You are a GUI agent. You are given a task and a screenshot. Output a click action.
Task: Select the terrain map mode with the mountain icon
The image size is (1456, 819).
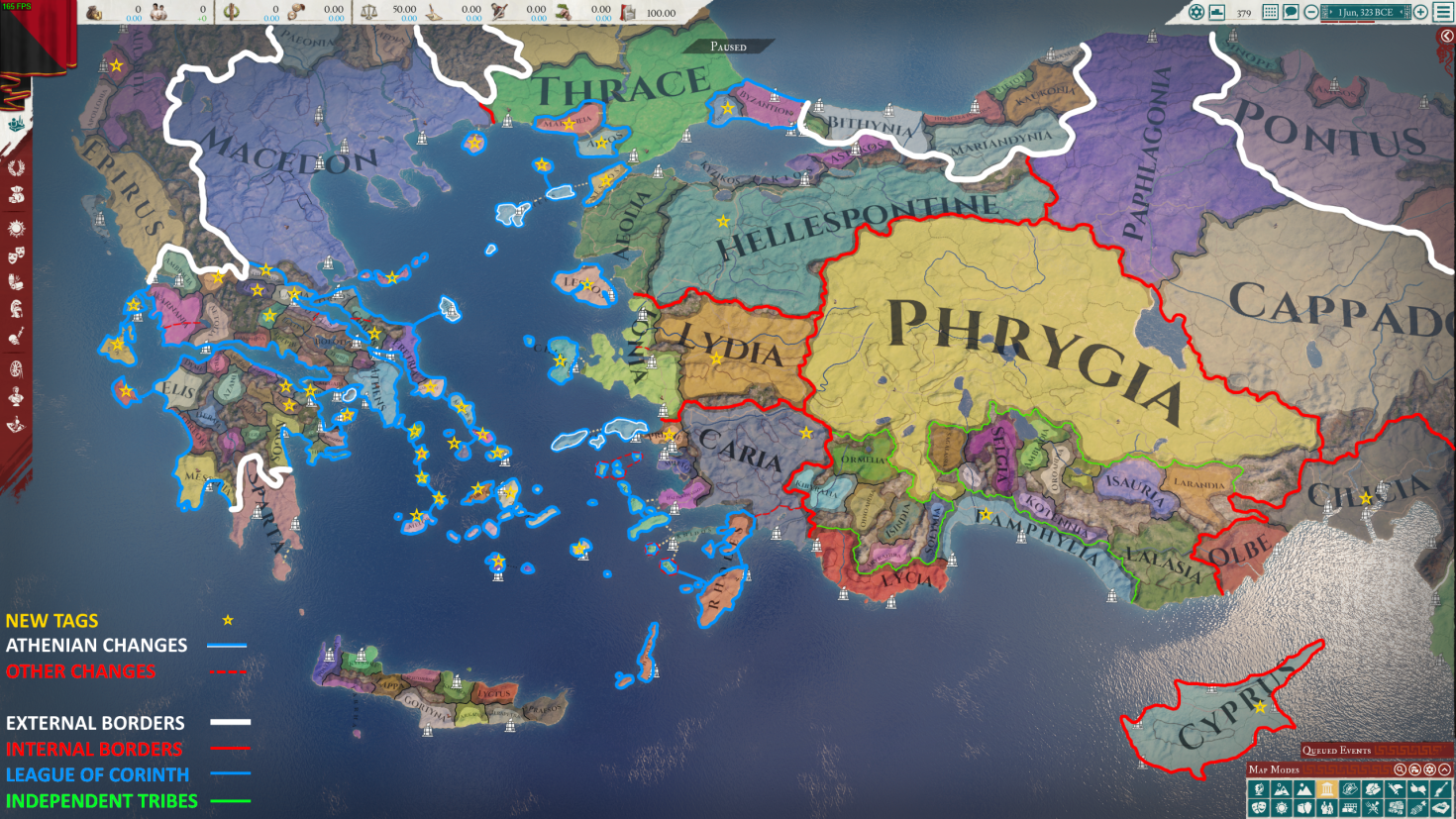pos(1304,788)
